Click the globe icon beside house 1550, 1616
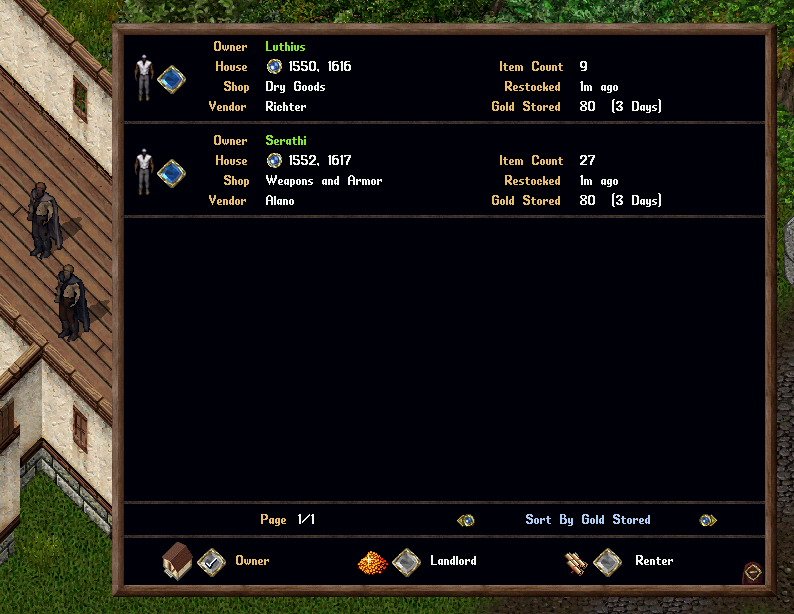794x614 pixels. (x=274, y=67)
